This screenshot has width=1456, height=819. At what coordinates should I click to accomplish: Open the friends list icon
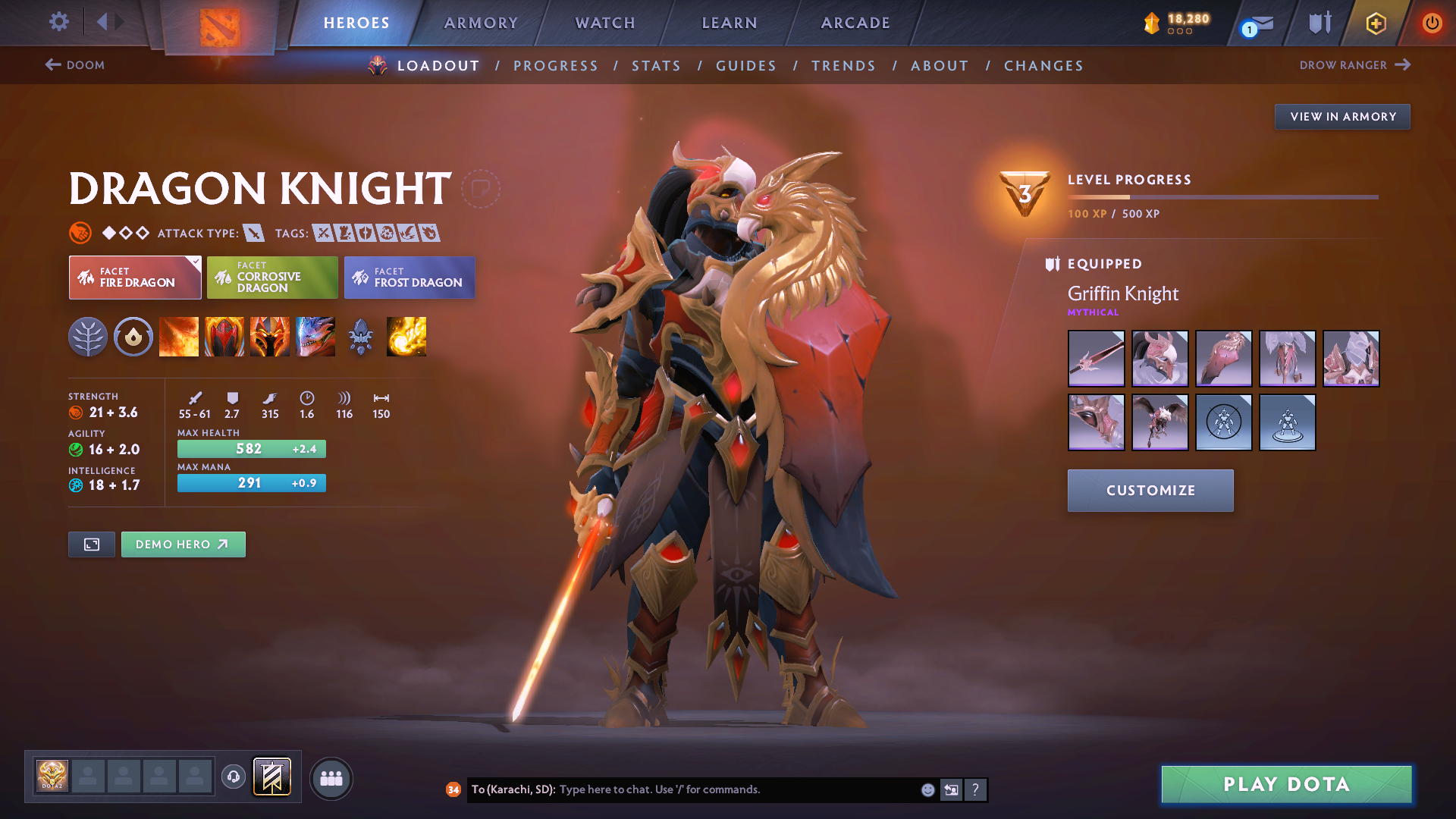331,777
